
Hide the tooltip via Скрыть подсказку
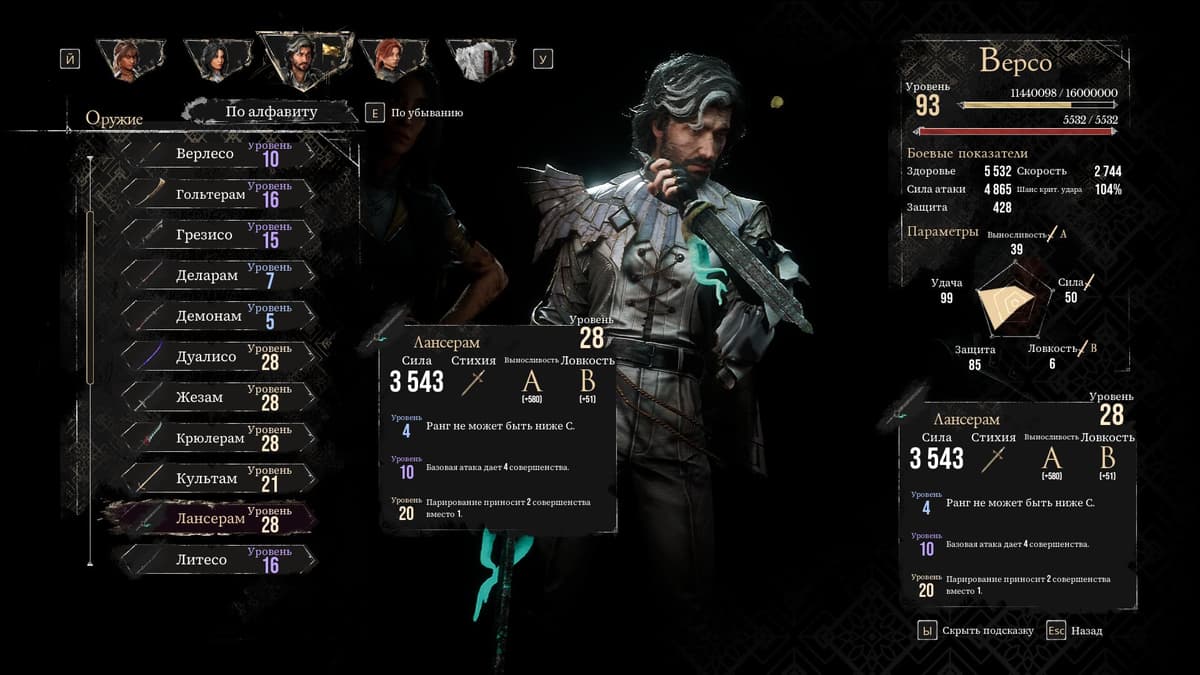coord(975,631)
